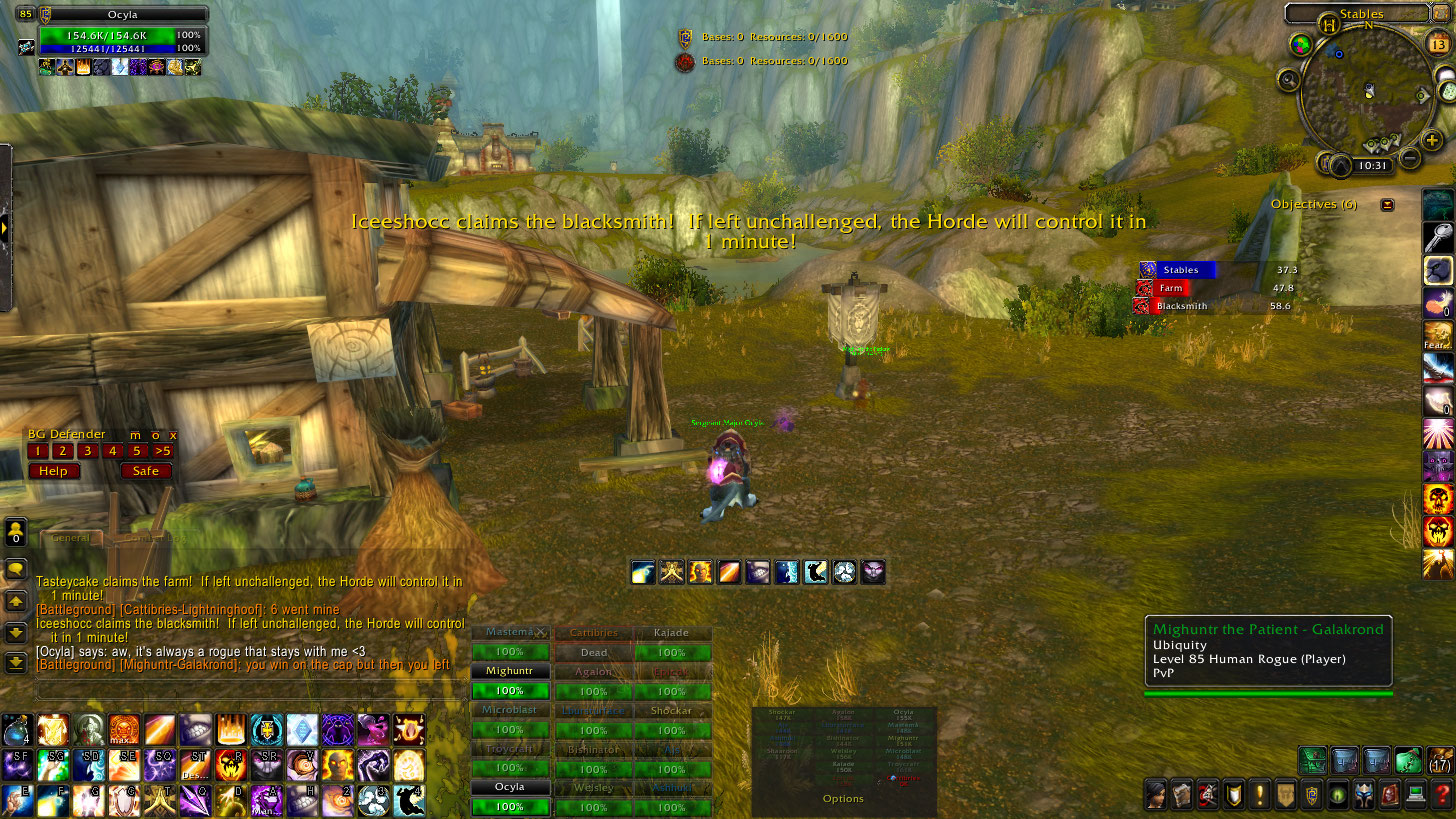Close the BG Defender panel with x

tap(173, 435)
